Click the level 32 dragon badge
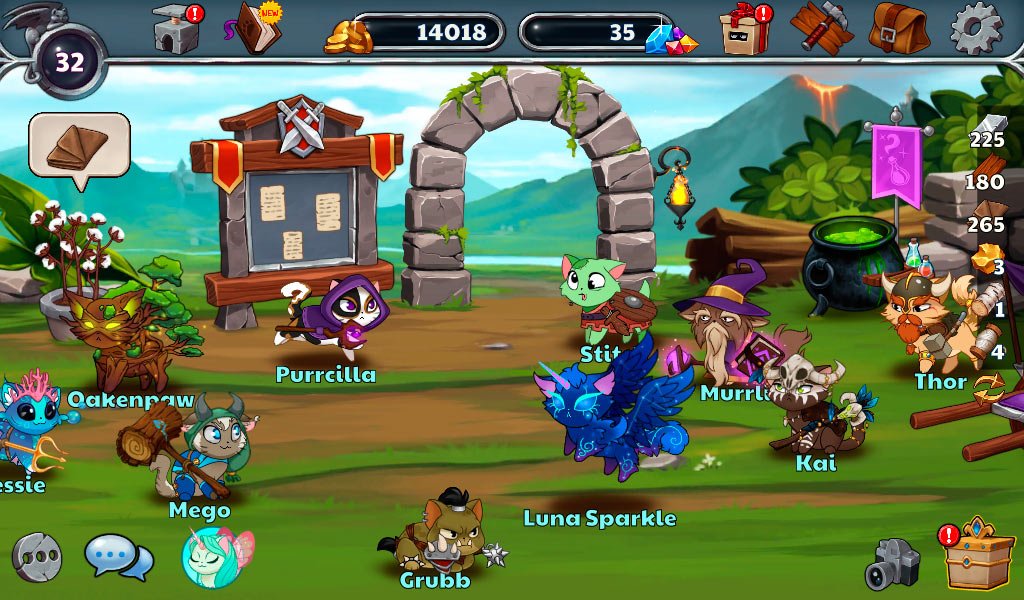The width and height of the screenshot is (1024, 600). click(68, 61)
